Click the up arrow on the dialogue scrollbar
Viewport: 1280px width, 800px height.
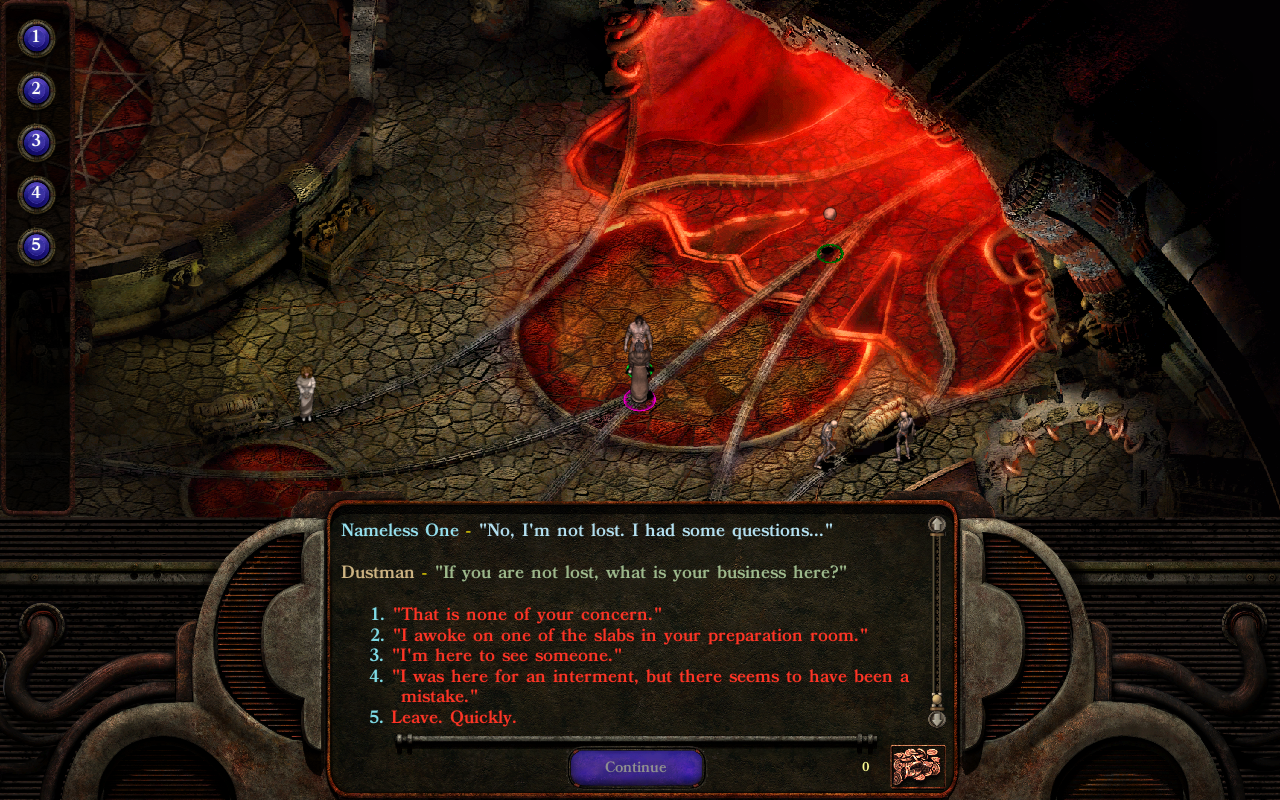(x=936, y=522)
